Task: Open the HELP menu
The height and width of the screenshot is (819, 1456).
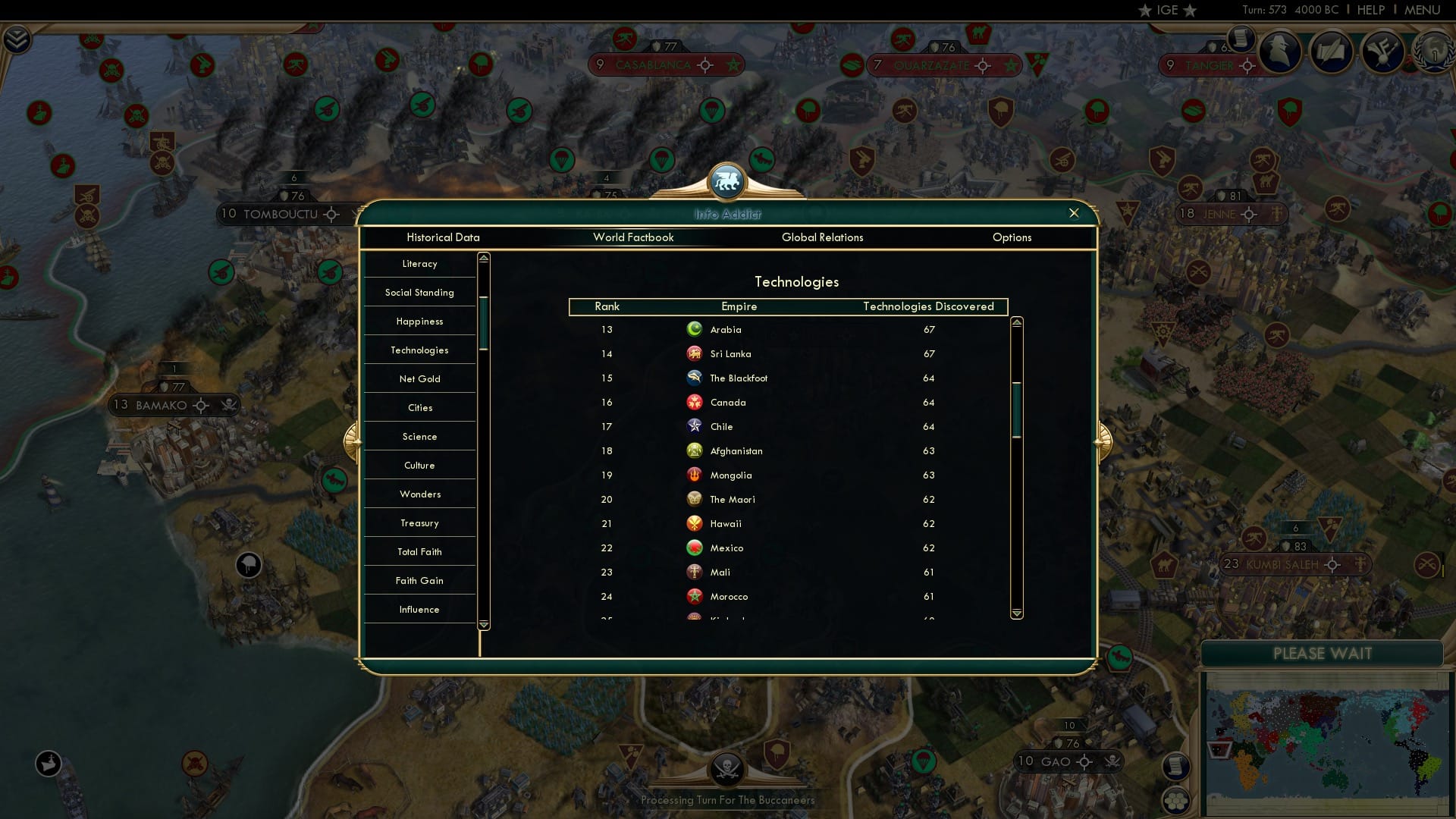Action: pyautogui.click(x=1370, y=10)
